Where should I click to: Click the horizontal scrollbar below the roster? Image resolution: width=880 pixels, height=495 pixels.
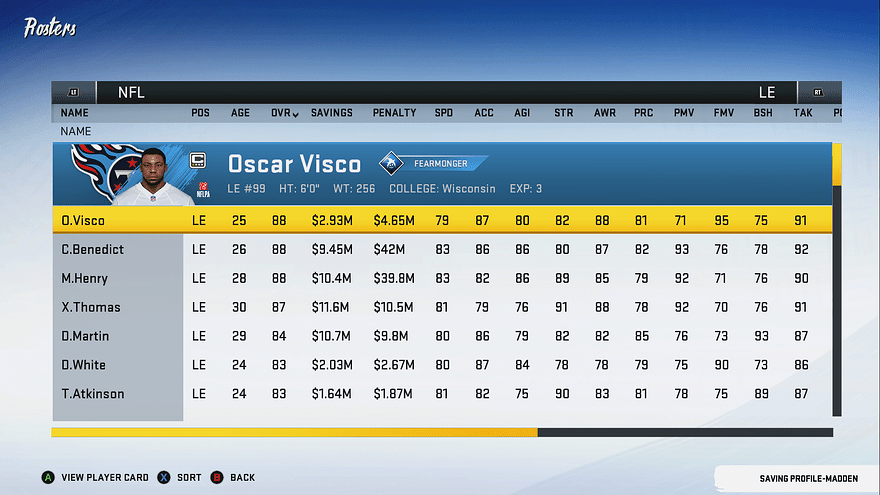(442, 433)
